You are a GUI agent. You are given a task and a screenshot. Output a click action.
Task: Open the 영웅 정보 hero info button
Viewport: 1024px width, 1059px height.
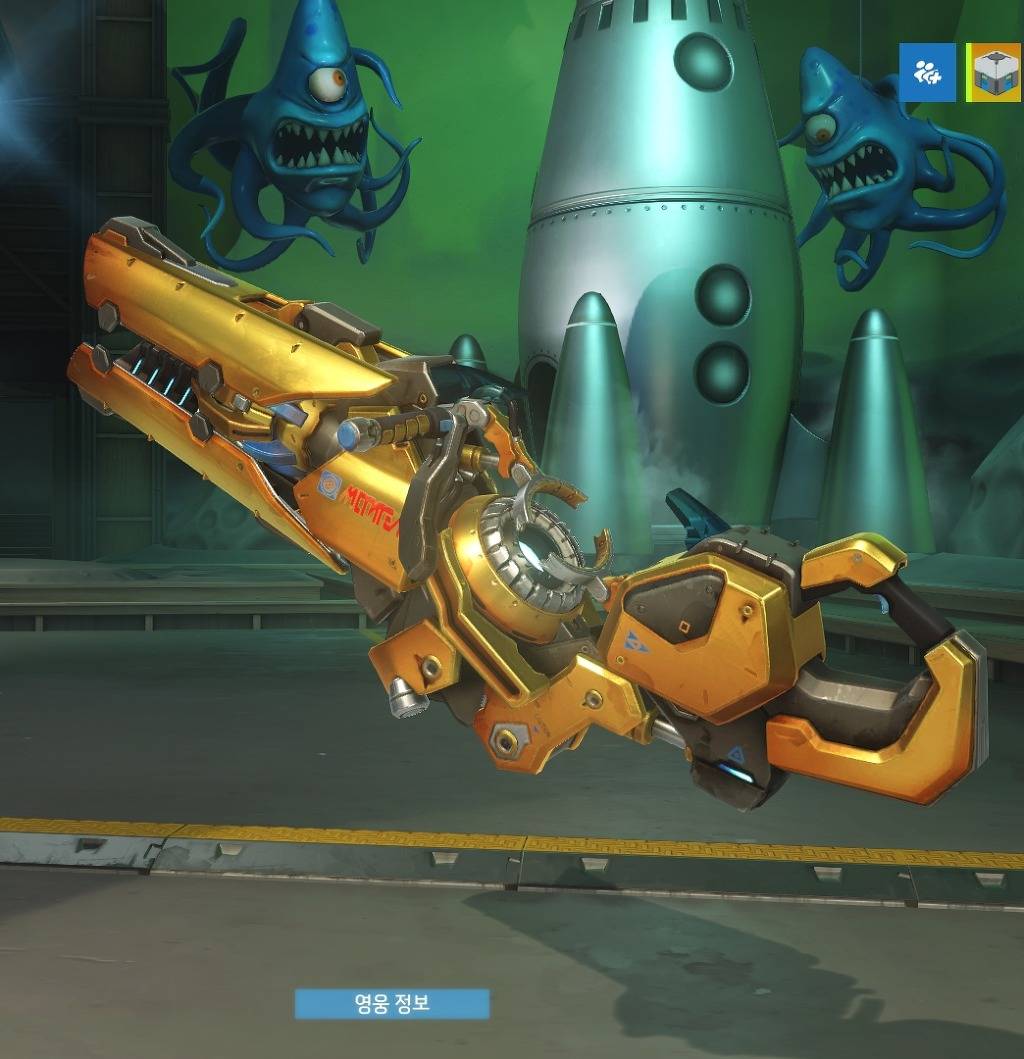[x=392, y=1003]
